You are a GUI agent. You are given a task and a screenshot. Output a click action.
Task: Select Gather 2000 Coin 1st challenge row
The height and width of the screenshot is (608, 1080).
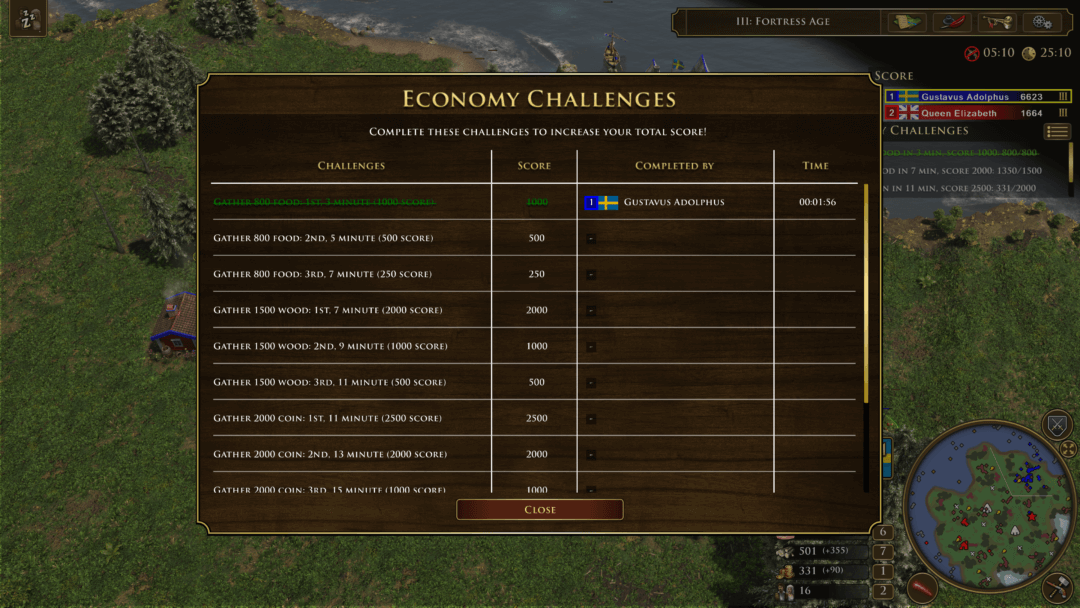(327, 418)
